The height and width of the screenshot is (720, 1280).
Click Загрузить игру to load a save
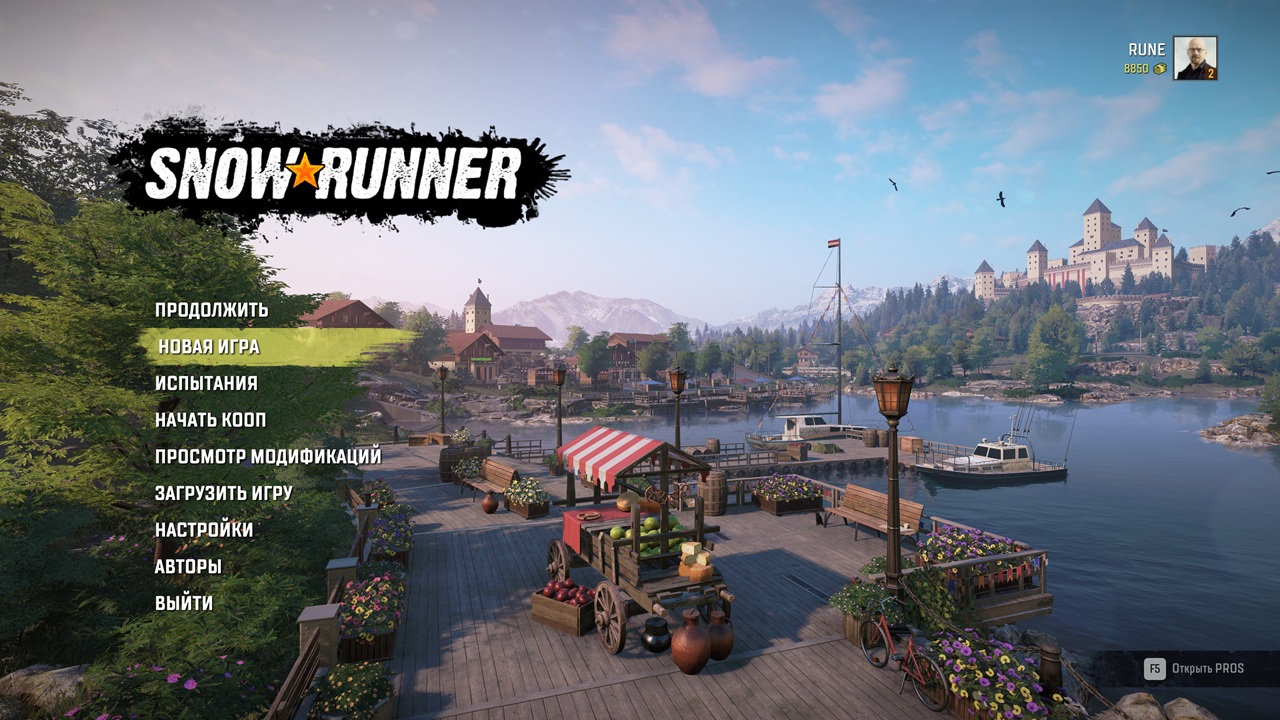click(x=223, y=493)
